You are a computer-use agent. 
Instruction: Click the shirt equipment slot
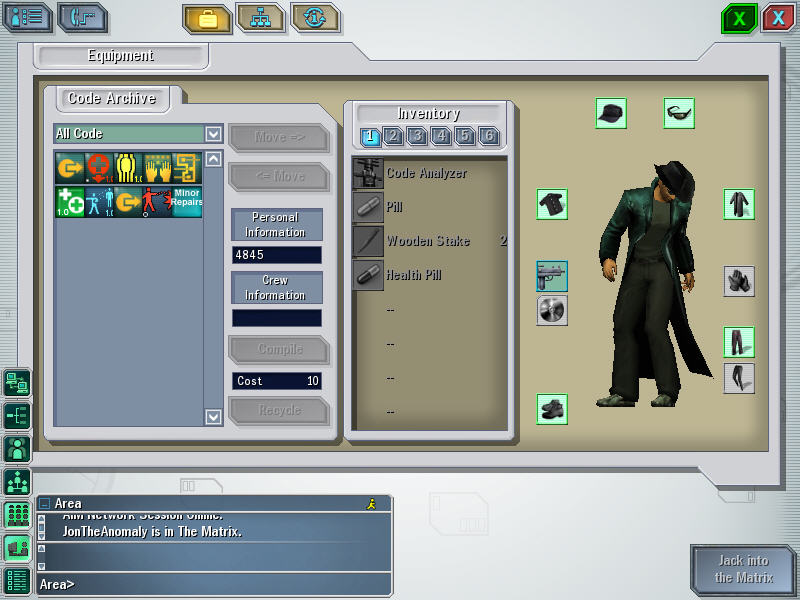552,204
